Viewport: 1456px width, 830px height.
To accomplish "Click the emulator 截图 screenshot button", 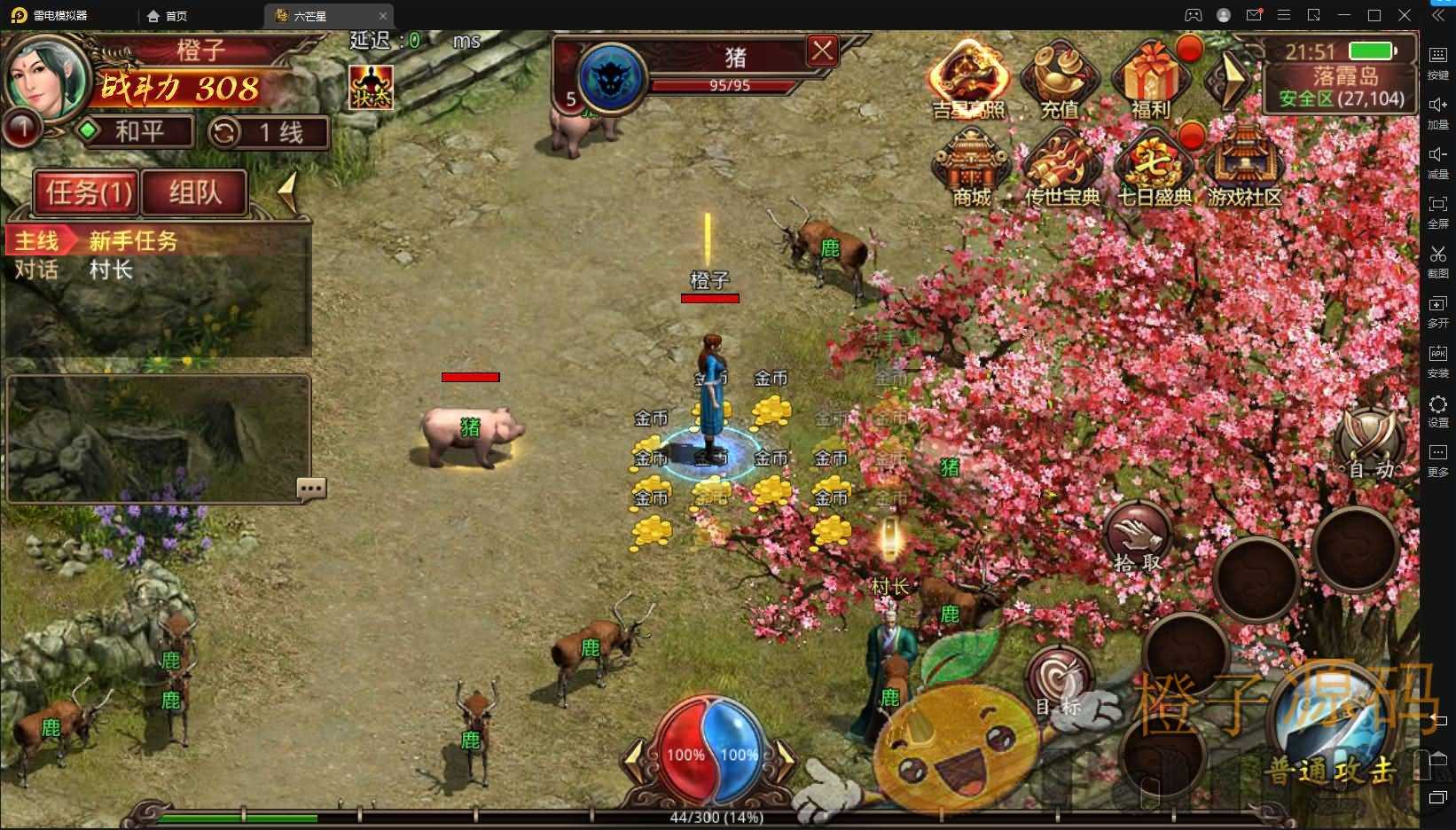I will click(x=1437, y=261).
